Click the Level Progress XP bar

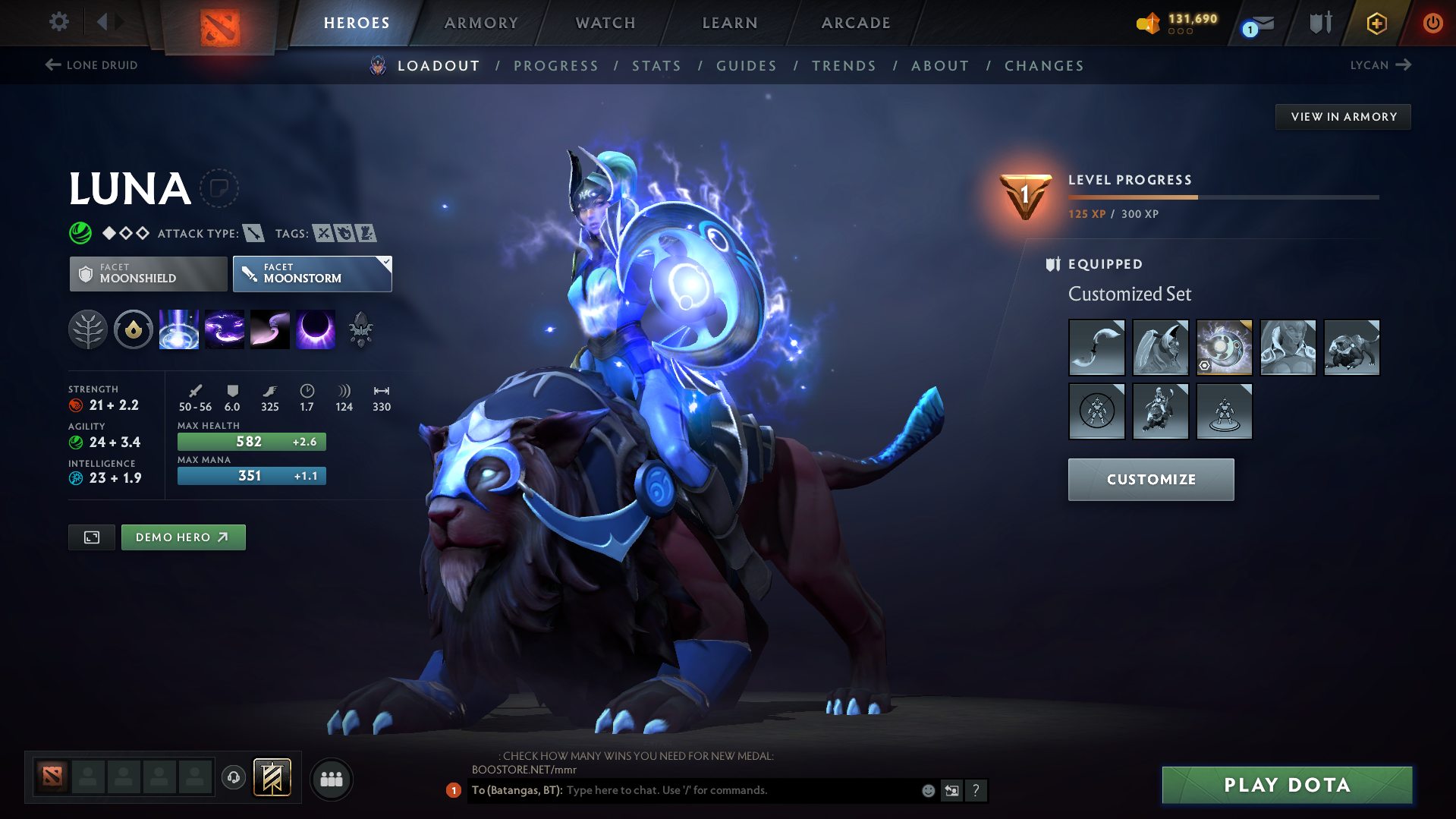click(1222, 197)
